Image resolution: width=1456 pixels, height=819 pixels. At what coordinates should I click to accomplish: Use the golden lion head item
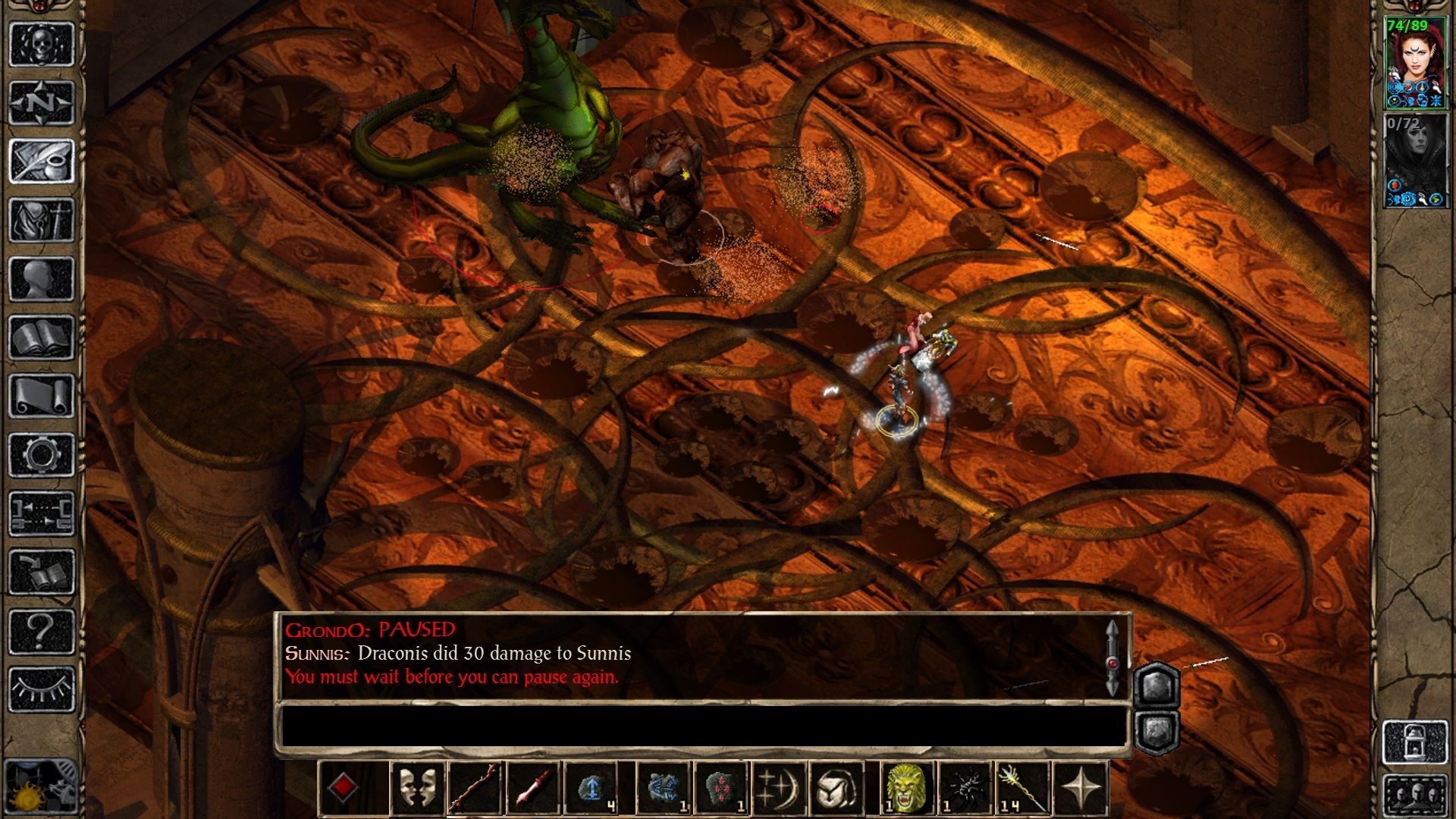tap(907, 788)
